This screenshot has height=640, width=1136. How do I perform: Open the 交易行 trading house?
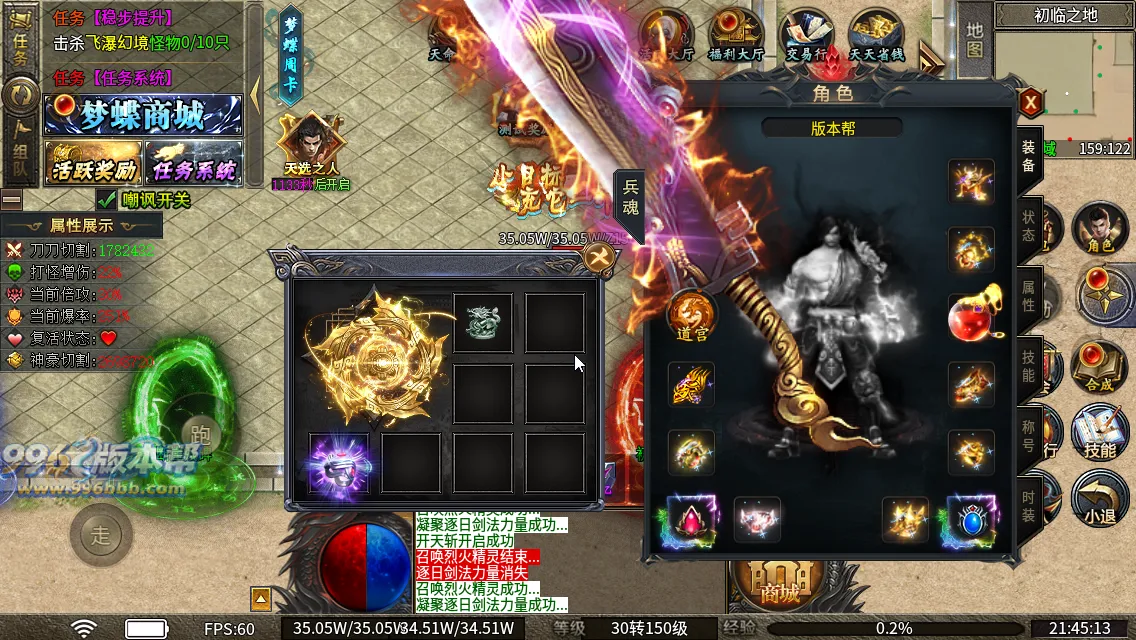(x=806, y=37)
